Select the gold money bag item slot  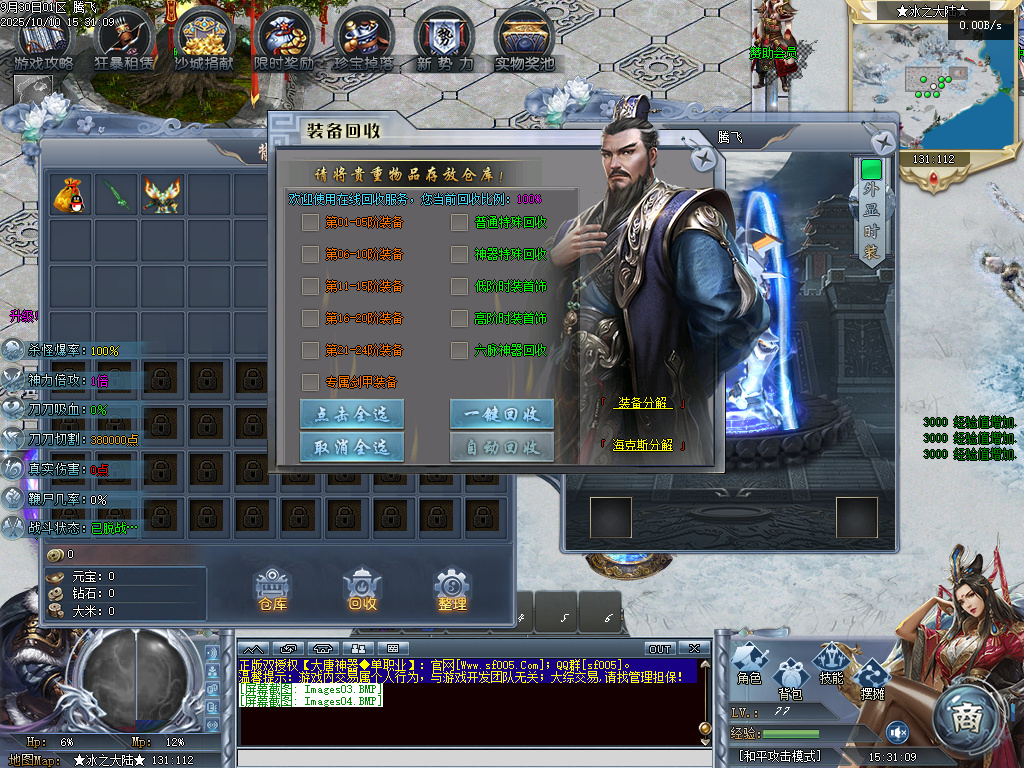[71, 195]
